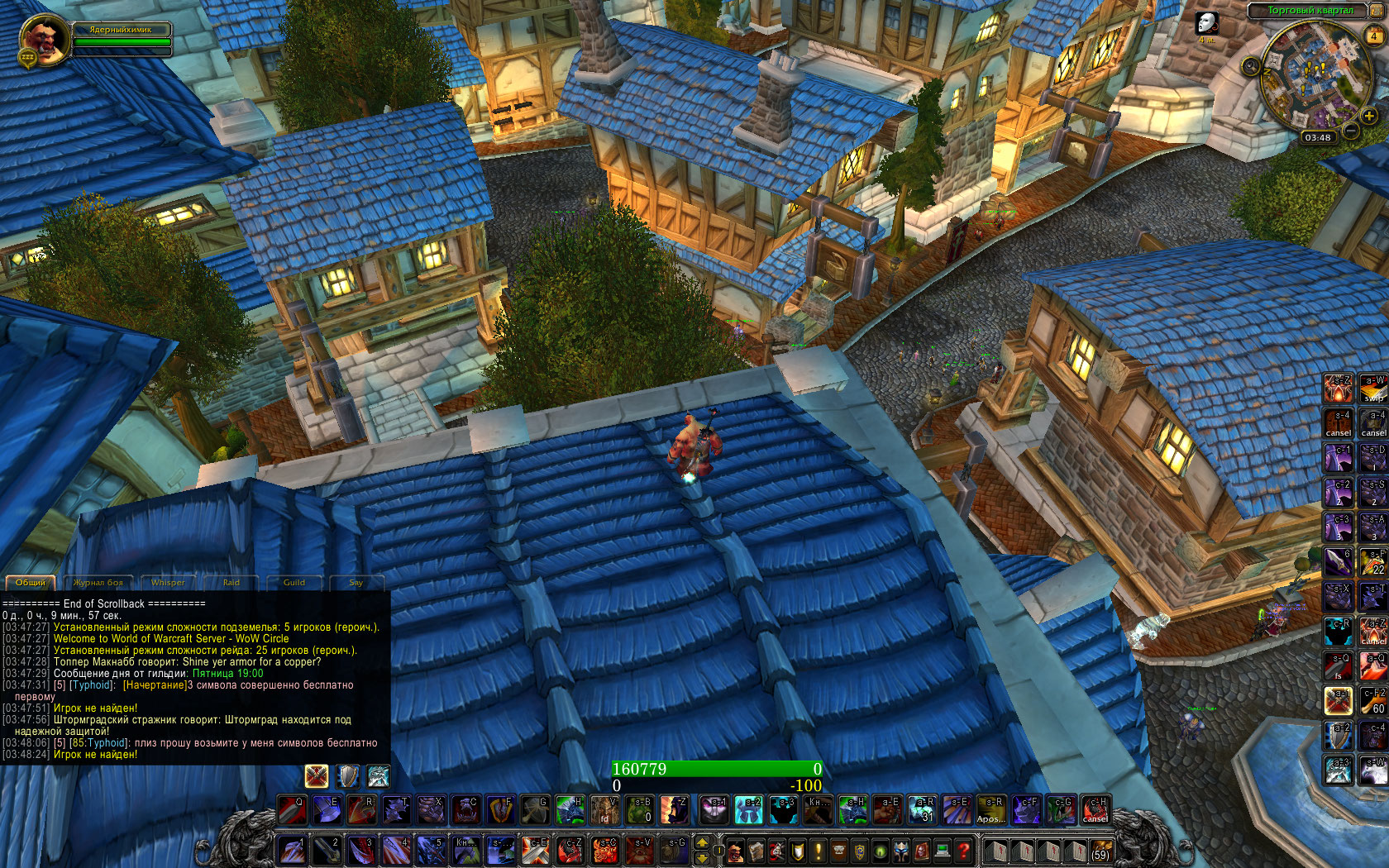Zoom in the minimap with plus button
Screen dimensions: 1389x868
point(1369,117)
